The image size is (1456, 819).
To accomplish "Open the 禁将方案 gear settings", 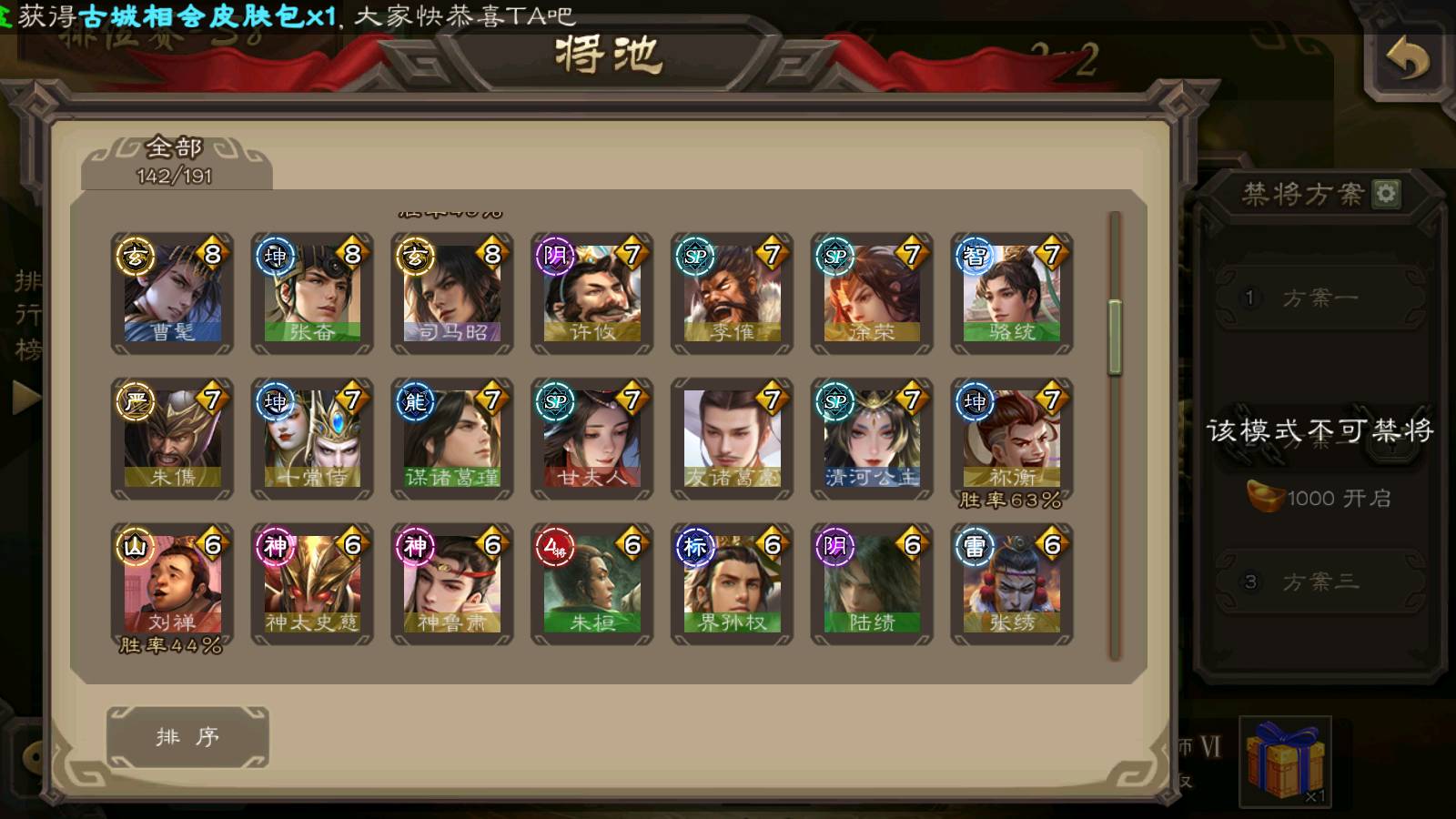I will 1386,194.
